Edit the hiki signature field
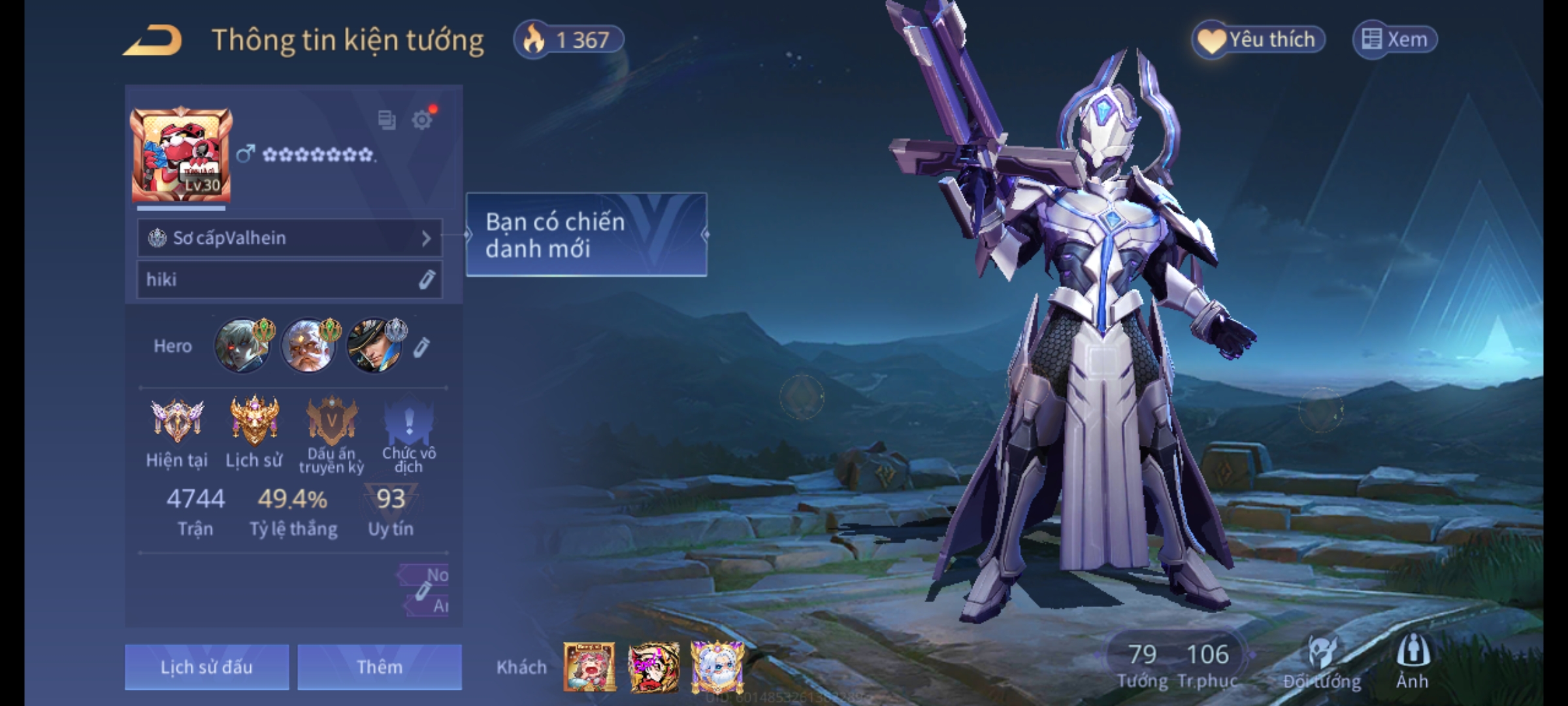Screen dimensions: 1568x706 click(x=426, y=280)
